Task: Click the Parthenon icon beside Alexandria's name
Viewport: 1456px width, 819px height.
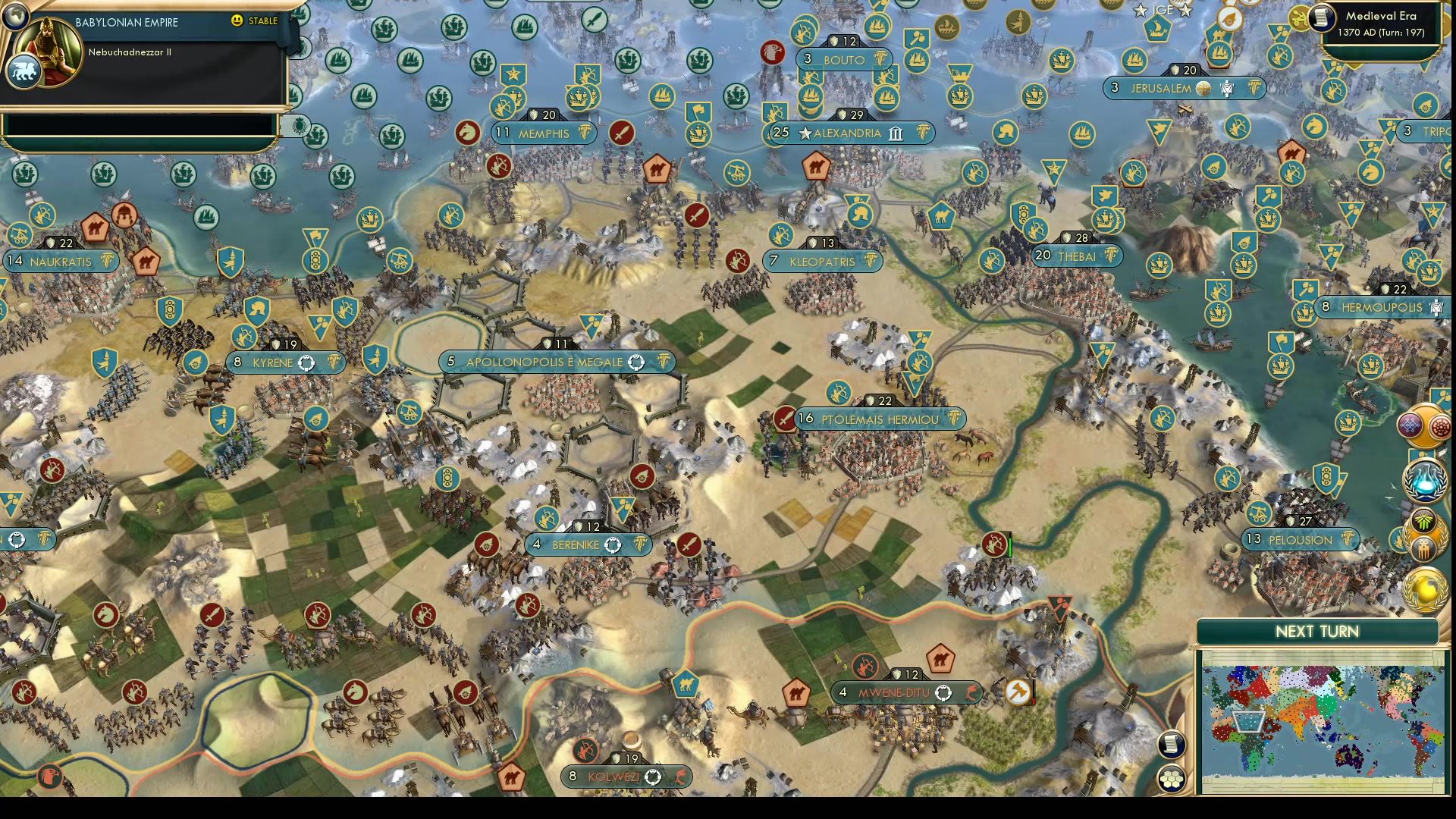Action: point(895,133)
